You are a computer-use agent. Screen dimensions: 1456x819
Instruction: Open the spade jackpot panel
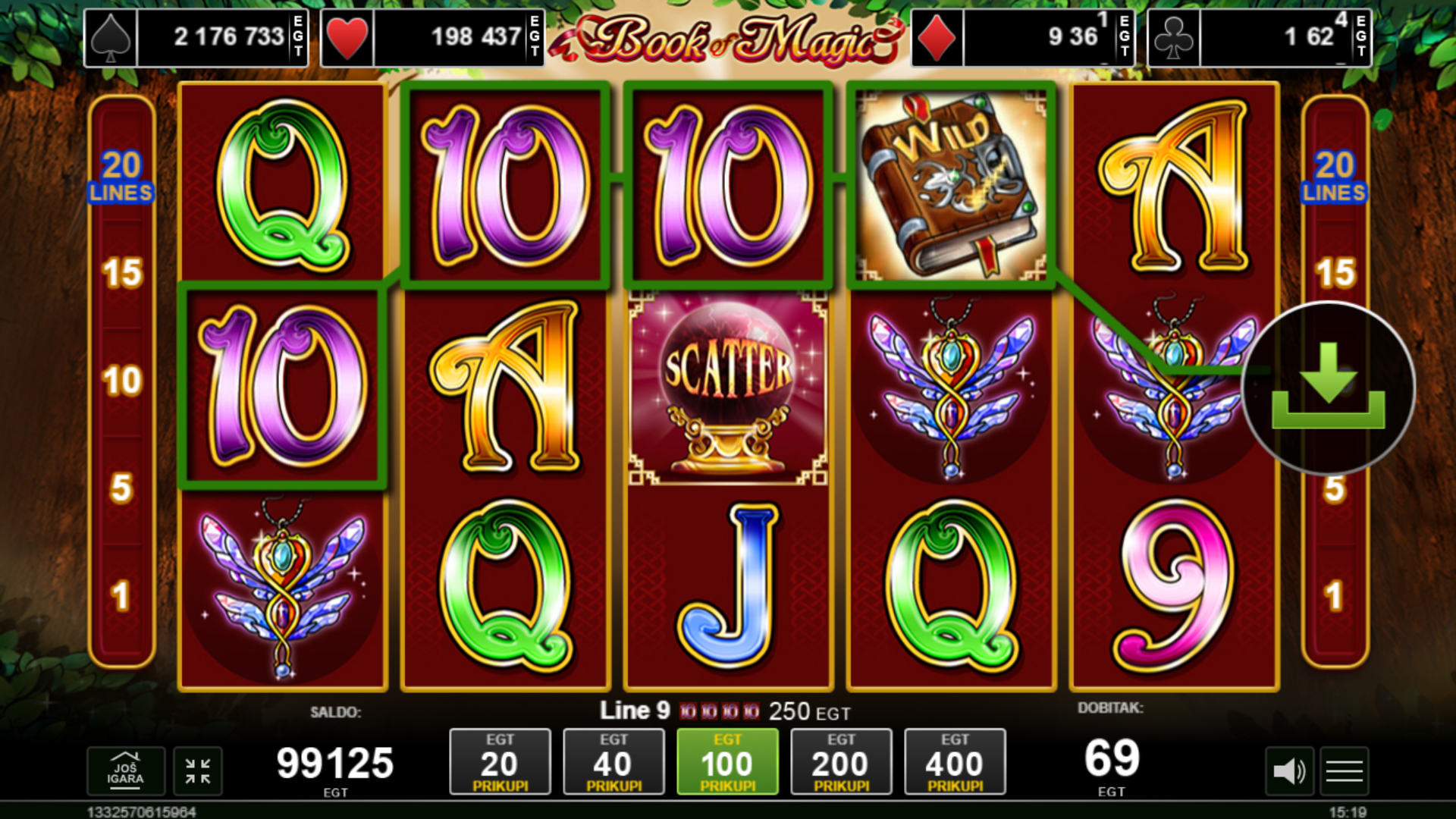click(x=196, y=37)
